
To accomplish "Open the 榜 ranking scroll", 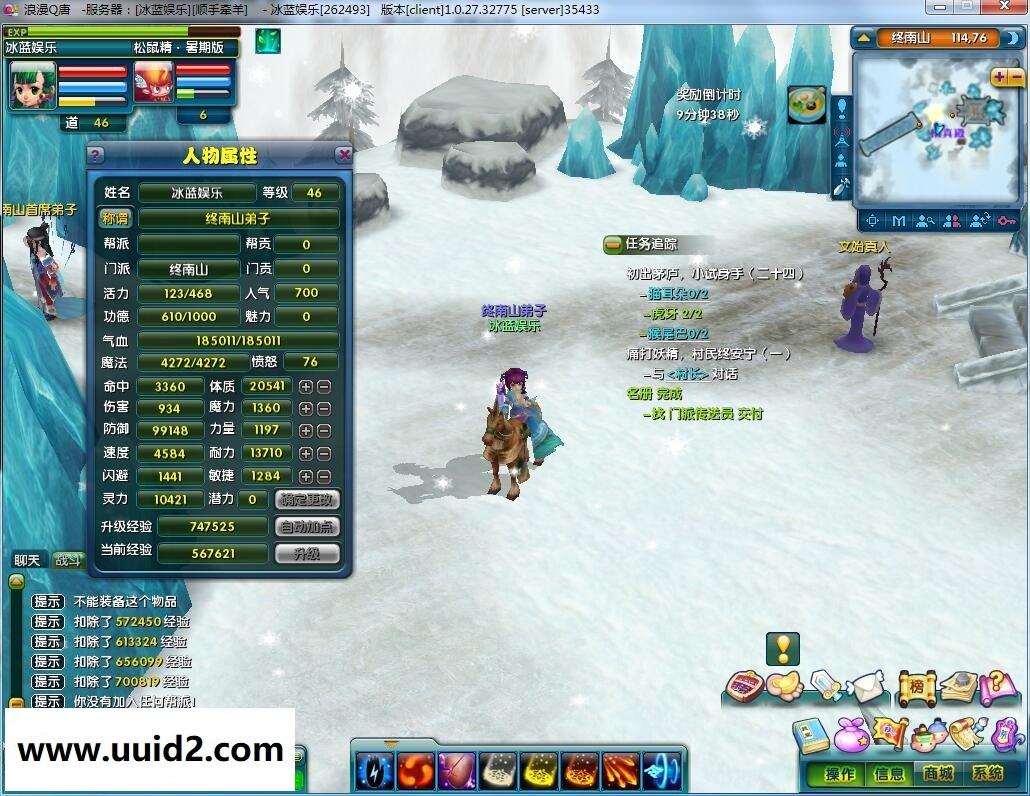I will (915, 687).
